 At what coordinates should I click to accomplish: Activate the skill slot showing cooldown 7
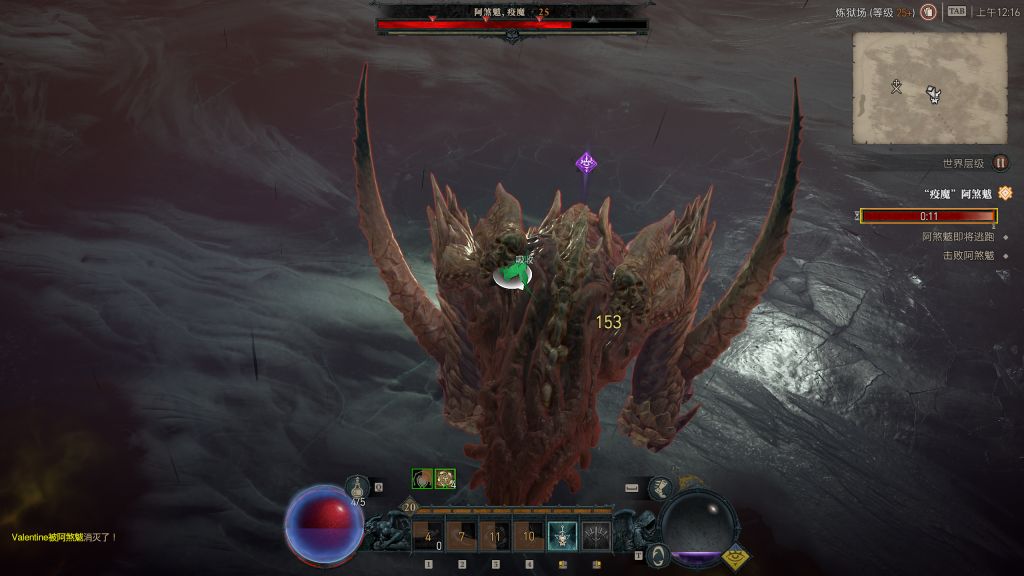tap(461, 537)
